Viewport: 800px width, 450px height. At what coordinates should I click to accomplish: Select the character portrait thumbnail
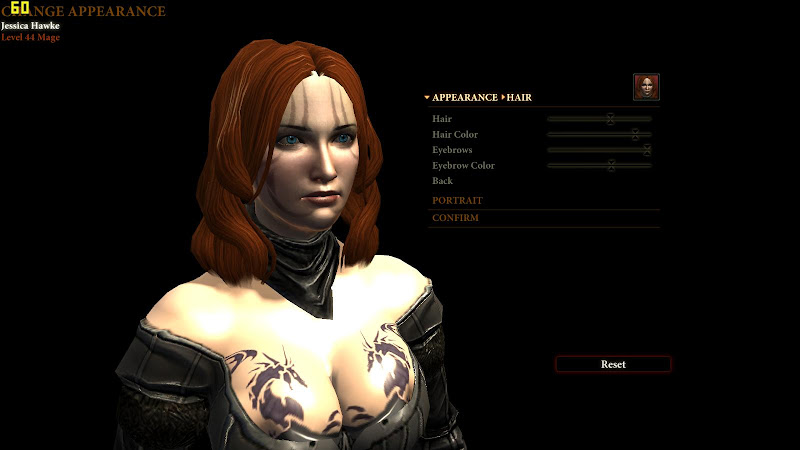click(x=646, y=87)
